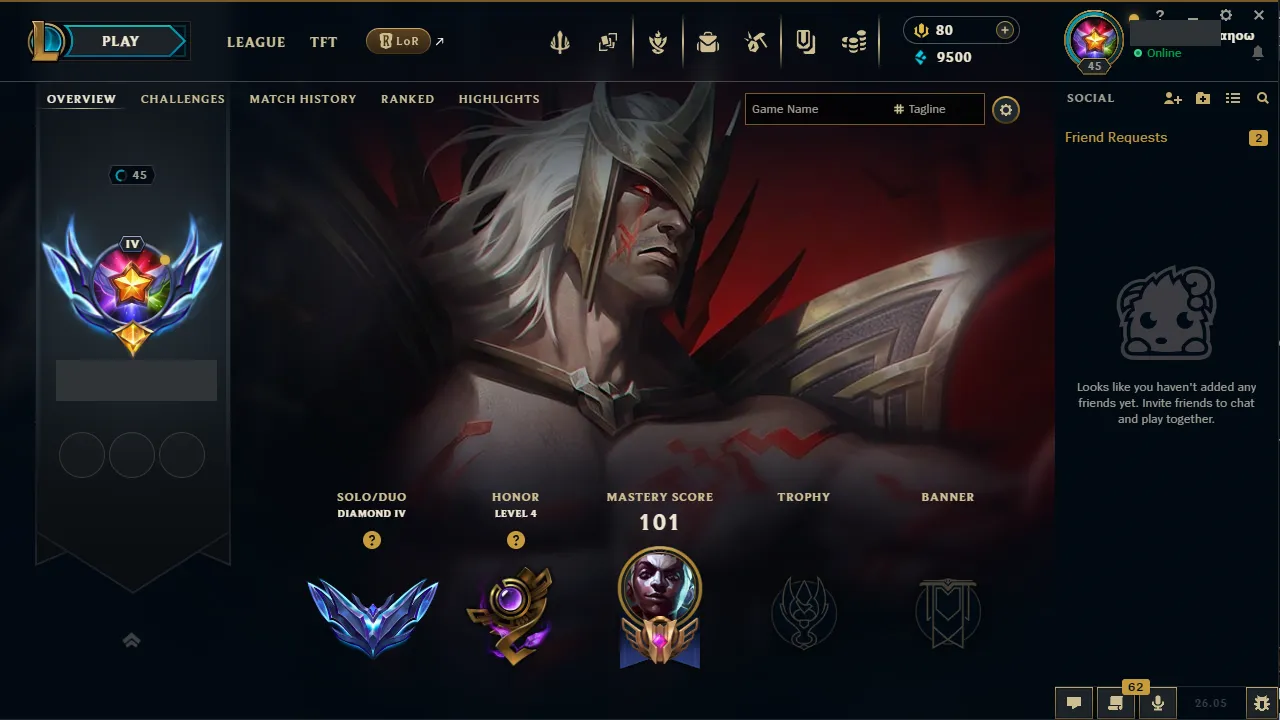This screenshot has width=1280, height=720.
Task: Open Loot with the backpack icon
Action: point(708,41)
